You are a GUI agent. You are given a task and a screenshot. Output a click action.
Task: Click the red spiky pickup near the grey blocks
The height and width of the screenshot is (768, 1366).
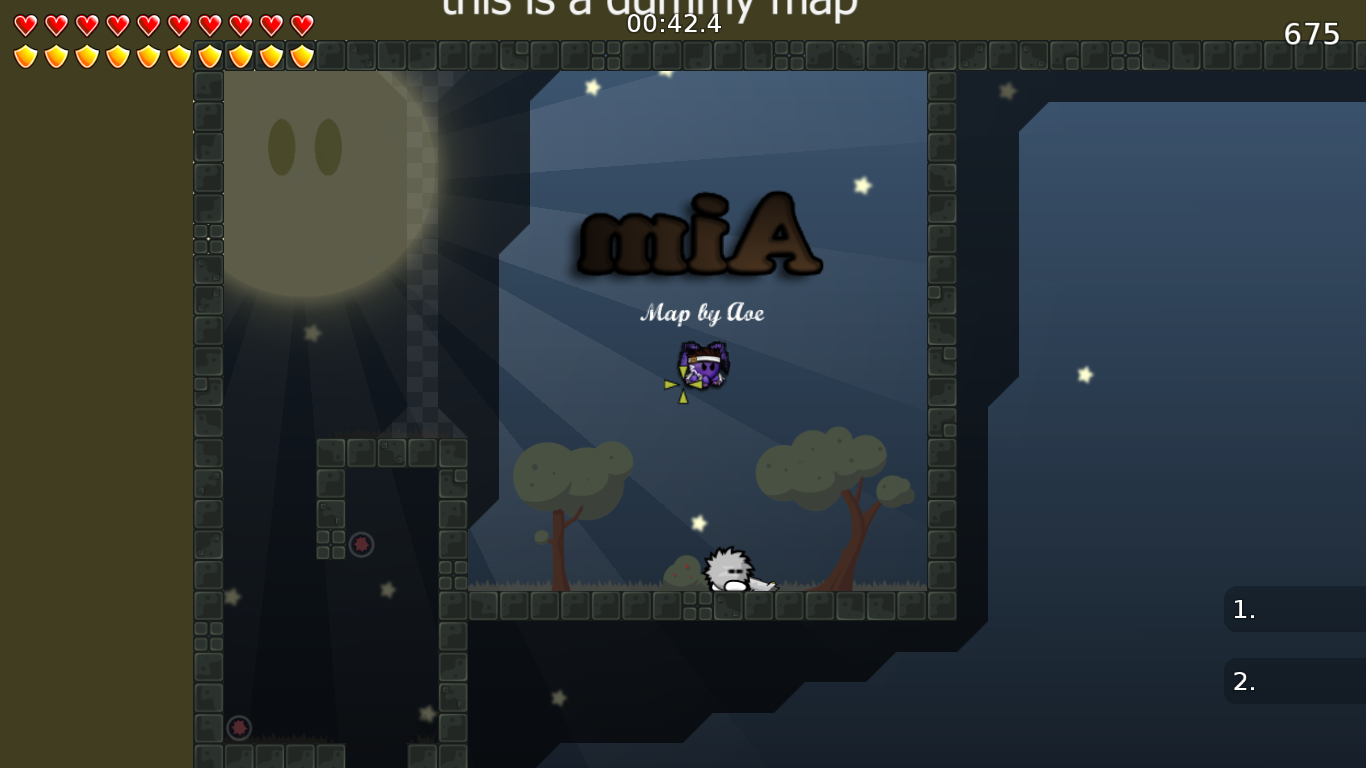click(x=359, y=543)
